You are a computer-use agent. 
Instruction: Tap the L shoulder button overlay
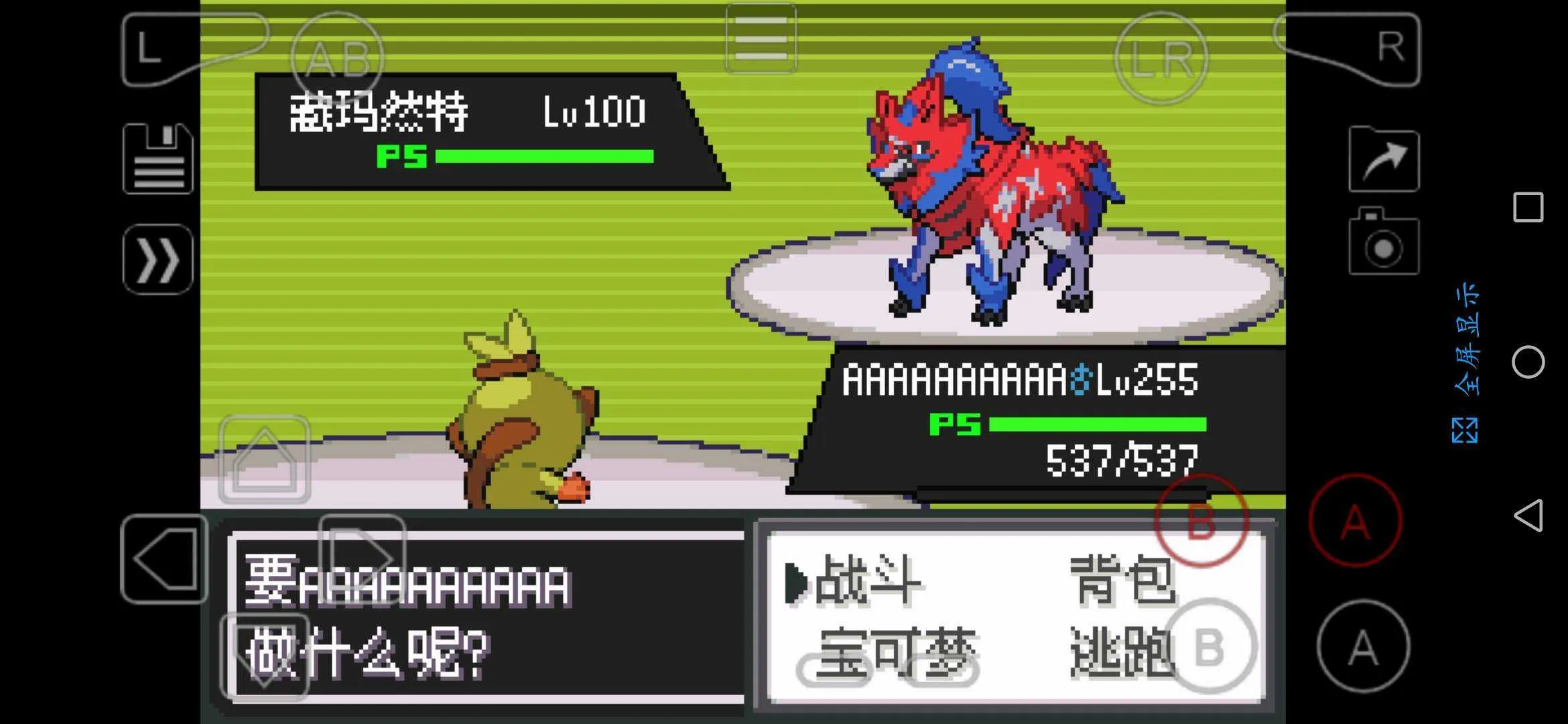point(157,49)
